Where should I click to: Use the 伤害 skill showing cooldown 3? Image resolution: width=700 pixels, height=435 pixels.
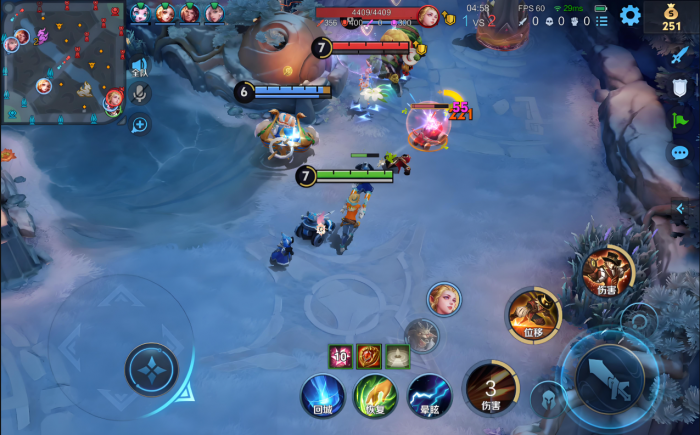tap(490, 388)
